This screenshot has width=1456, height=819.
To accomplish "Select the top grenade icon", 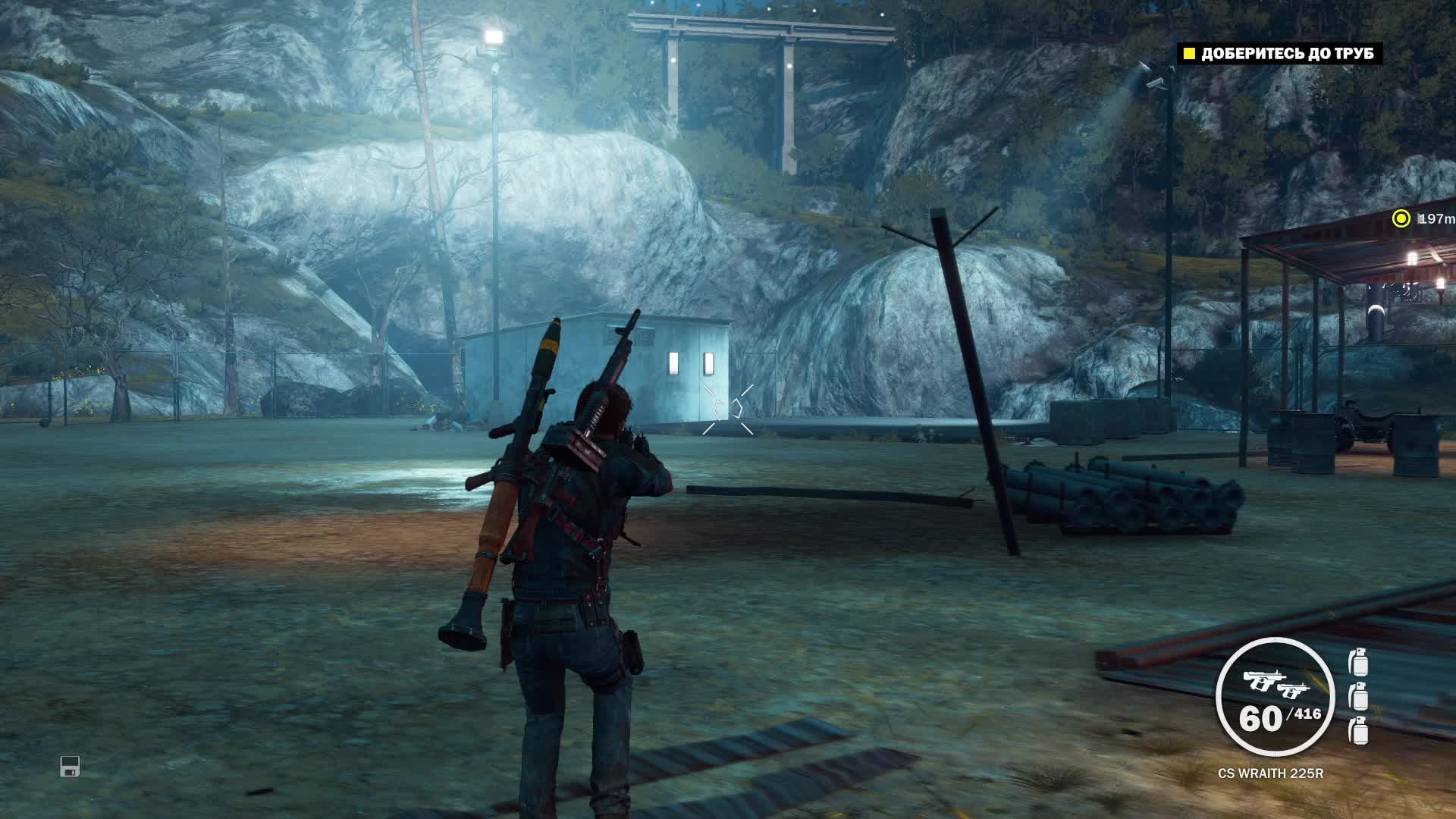I will coord(1359,662).
